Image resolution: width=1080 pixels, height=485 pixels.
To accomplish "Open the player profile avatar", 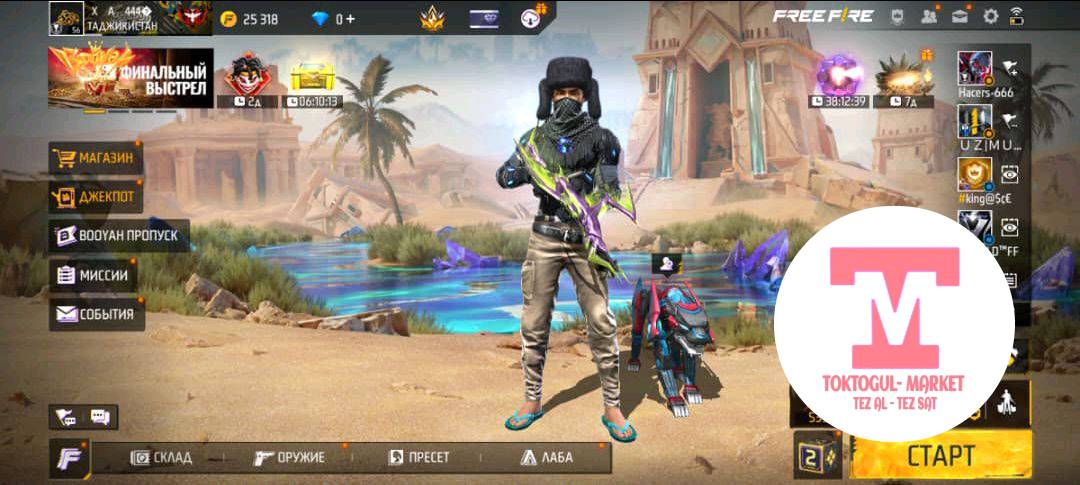I will [x=66, y=18].
